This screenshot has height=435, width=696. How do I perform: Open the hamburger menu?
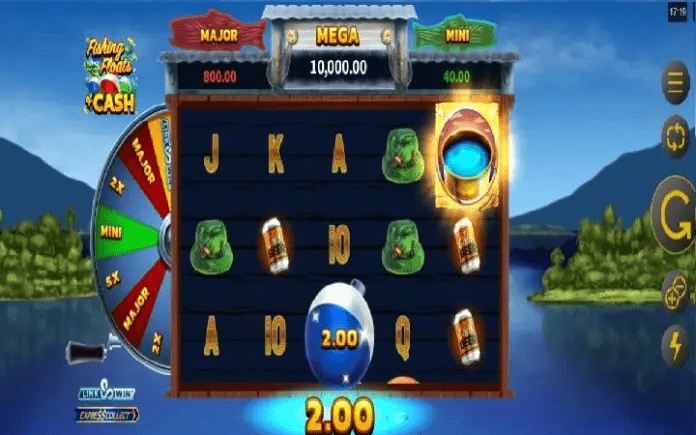(x=675, y=81)
